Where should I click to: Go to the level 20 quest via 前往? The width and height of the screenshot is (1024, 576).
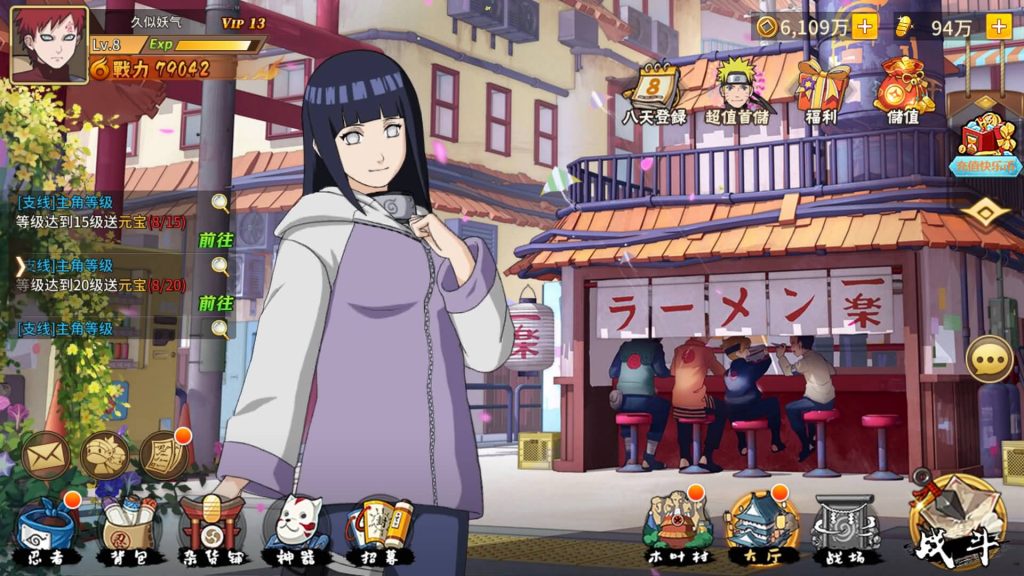[215, 303]
